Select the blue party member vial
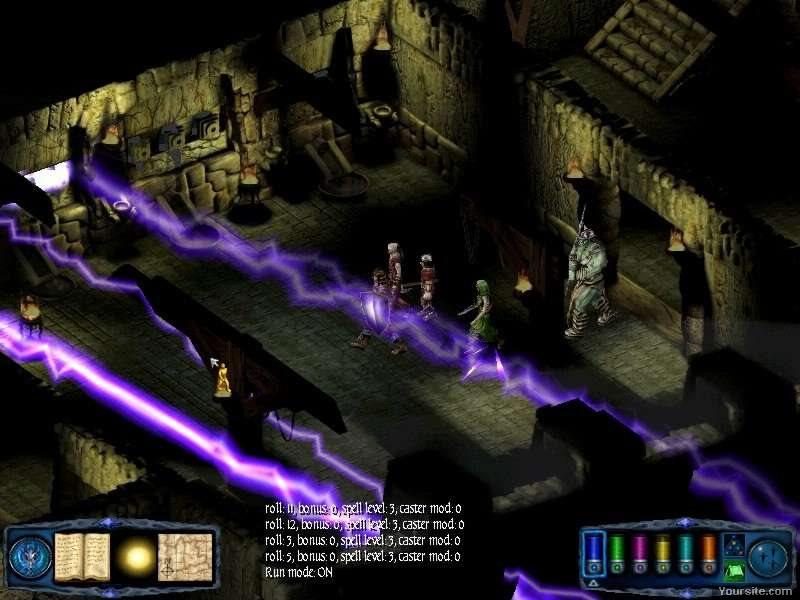 click(594, 552)
